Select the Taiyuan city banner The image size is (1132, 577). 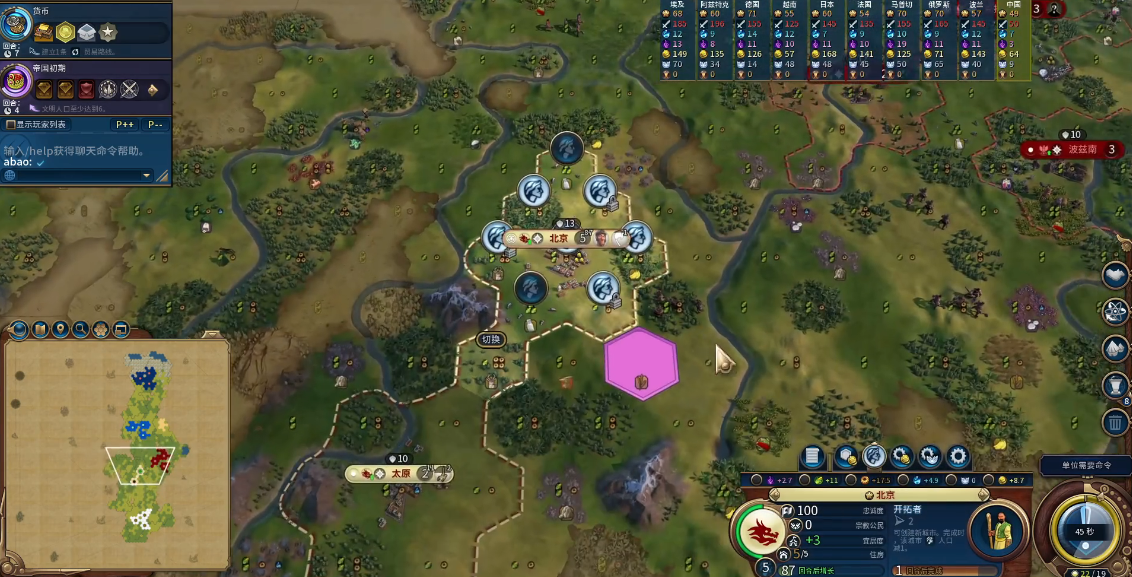(400, 473)
